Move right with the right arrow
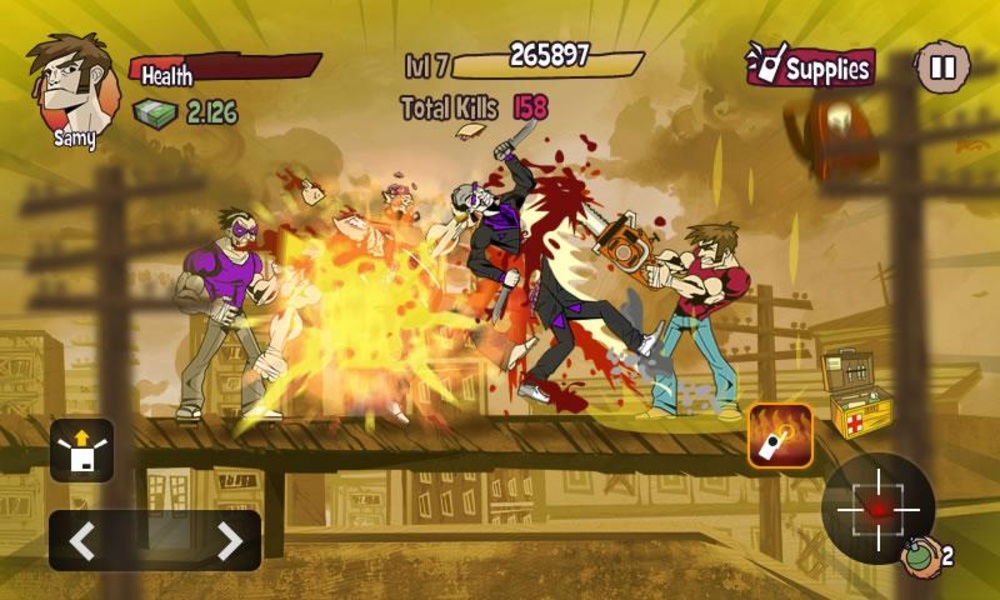This screenshot has width=1000, height=600. coord(229,541)
